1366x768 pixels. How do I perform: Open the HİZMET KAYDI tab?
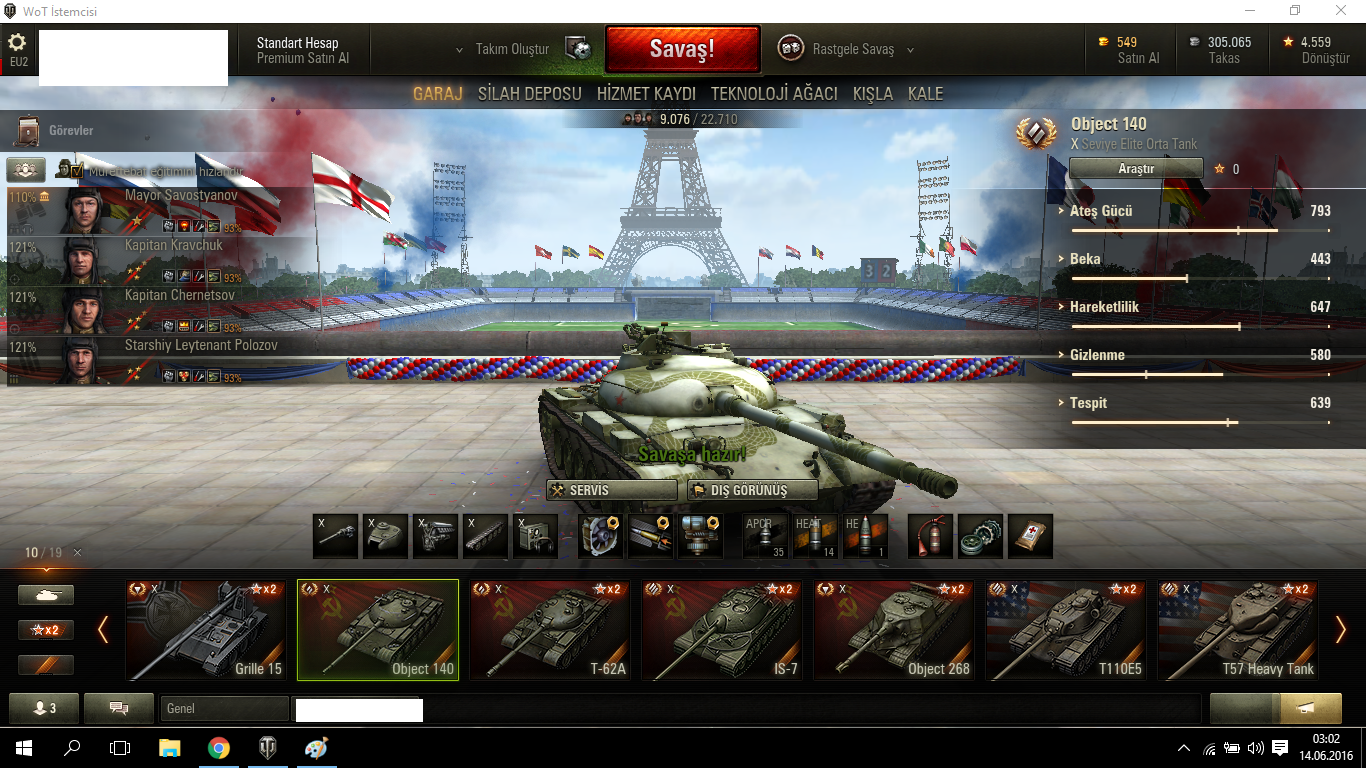[x=646, y=94]
